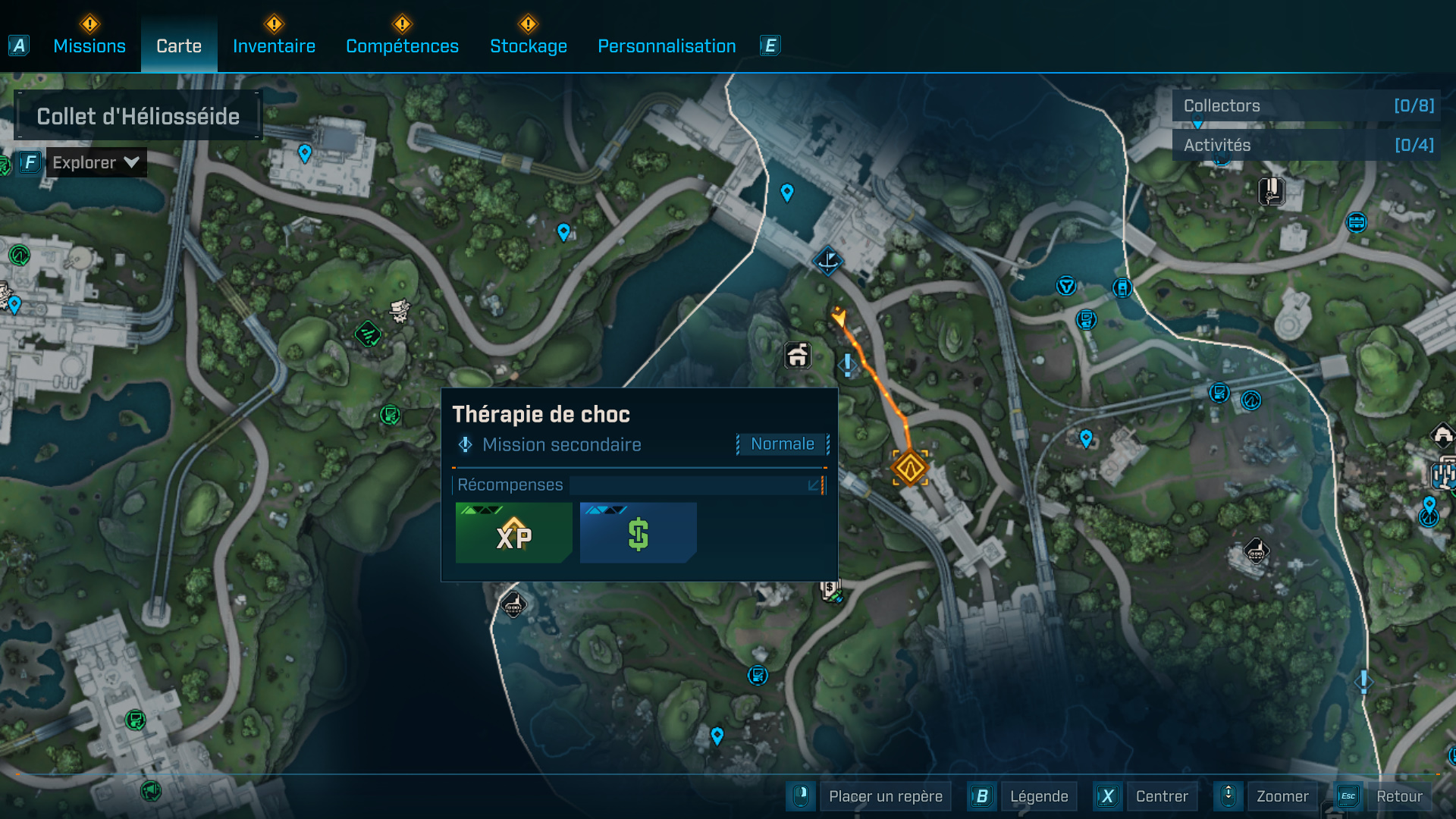Show the map Légende
The width and height of the screenshot is (1456, 819).
click(1038, 796)
